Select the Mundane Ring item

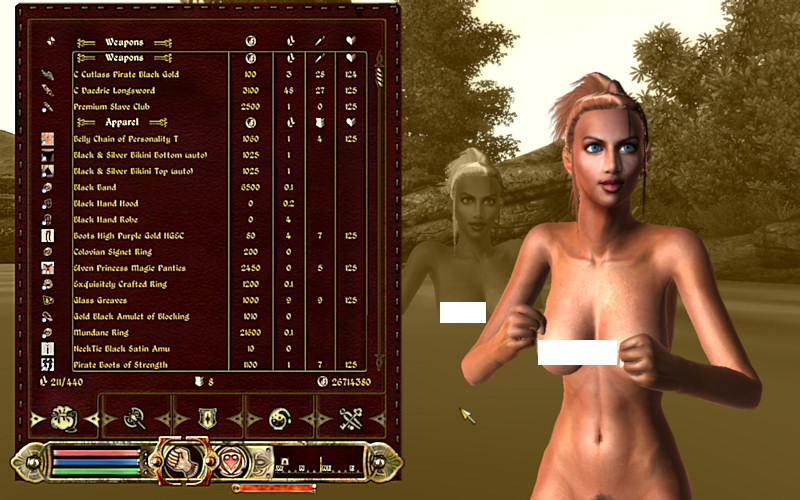click(99, 332)
